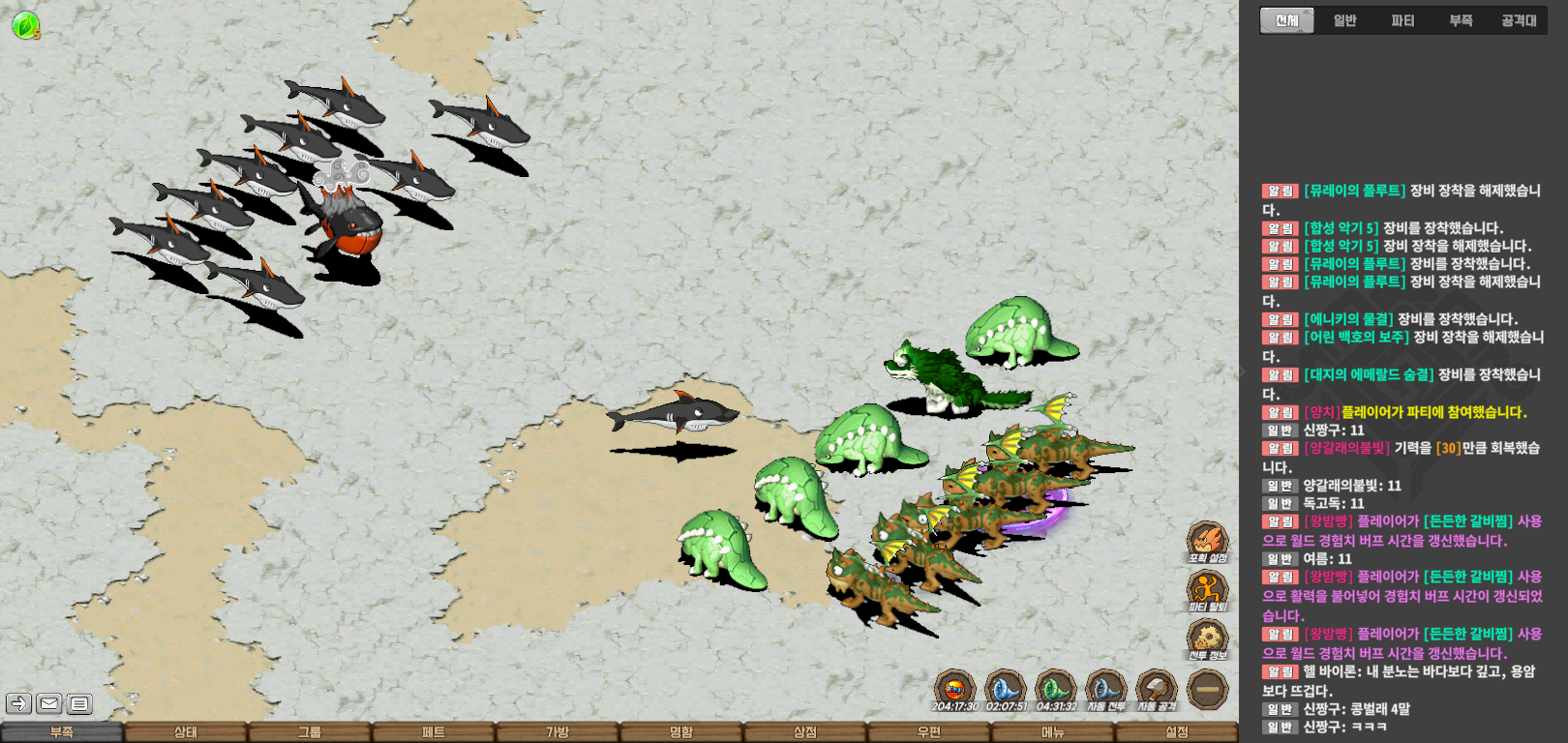Click the 파티 탈퇴 leave party icon
Image resolution: width=1568 pixels, height=743 pixels.
[1207, 589]
